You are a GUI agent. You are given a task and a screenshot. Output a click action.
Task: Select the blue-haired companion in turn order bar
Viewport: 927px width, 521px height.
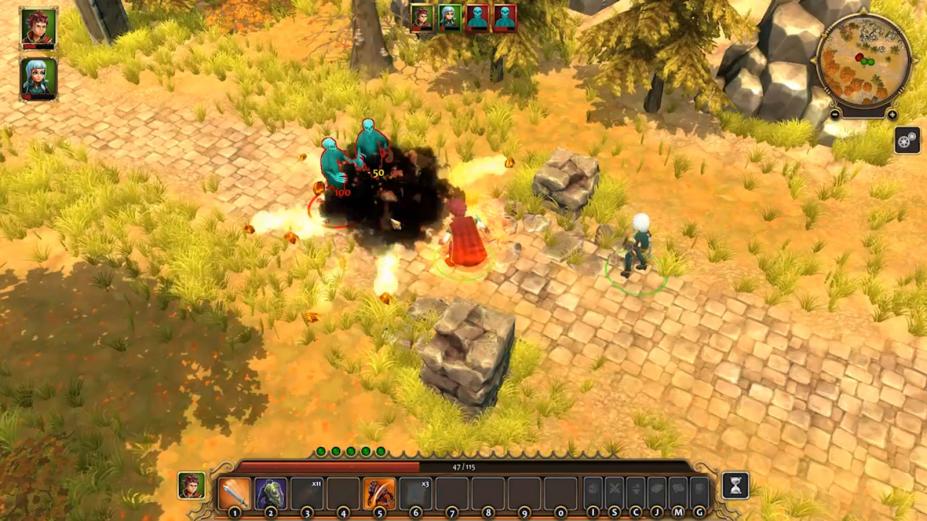450,18
